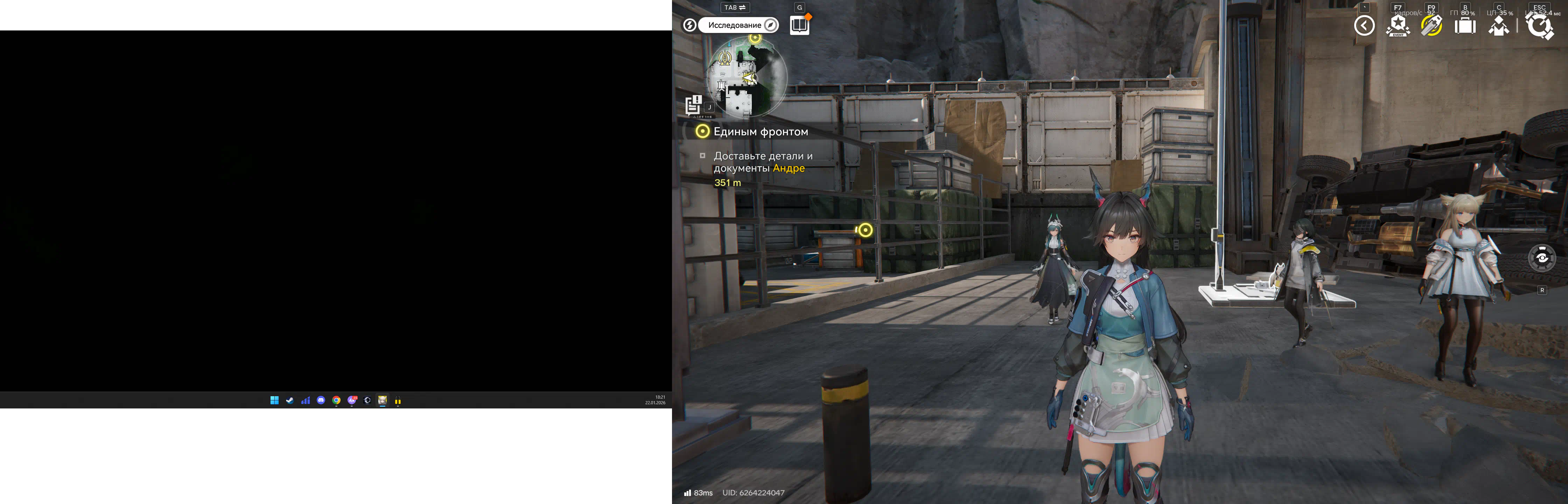Open the quest log icon beside minimap
This screenshot has width=1568, height=504.
[x=693, y=105]
